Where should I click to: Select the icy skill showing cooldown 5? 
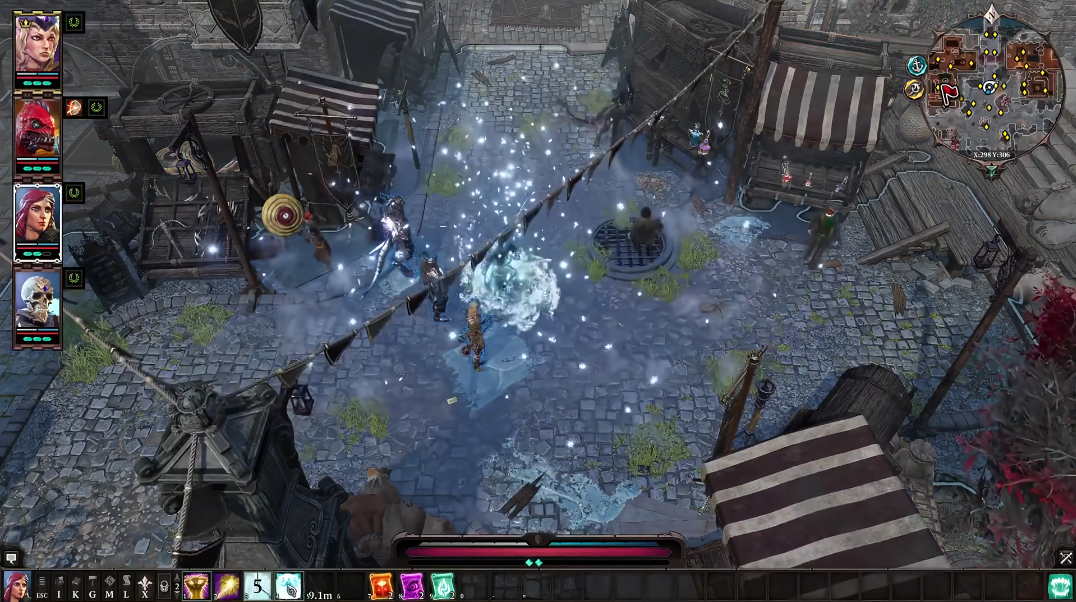tap(258, 586)
